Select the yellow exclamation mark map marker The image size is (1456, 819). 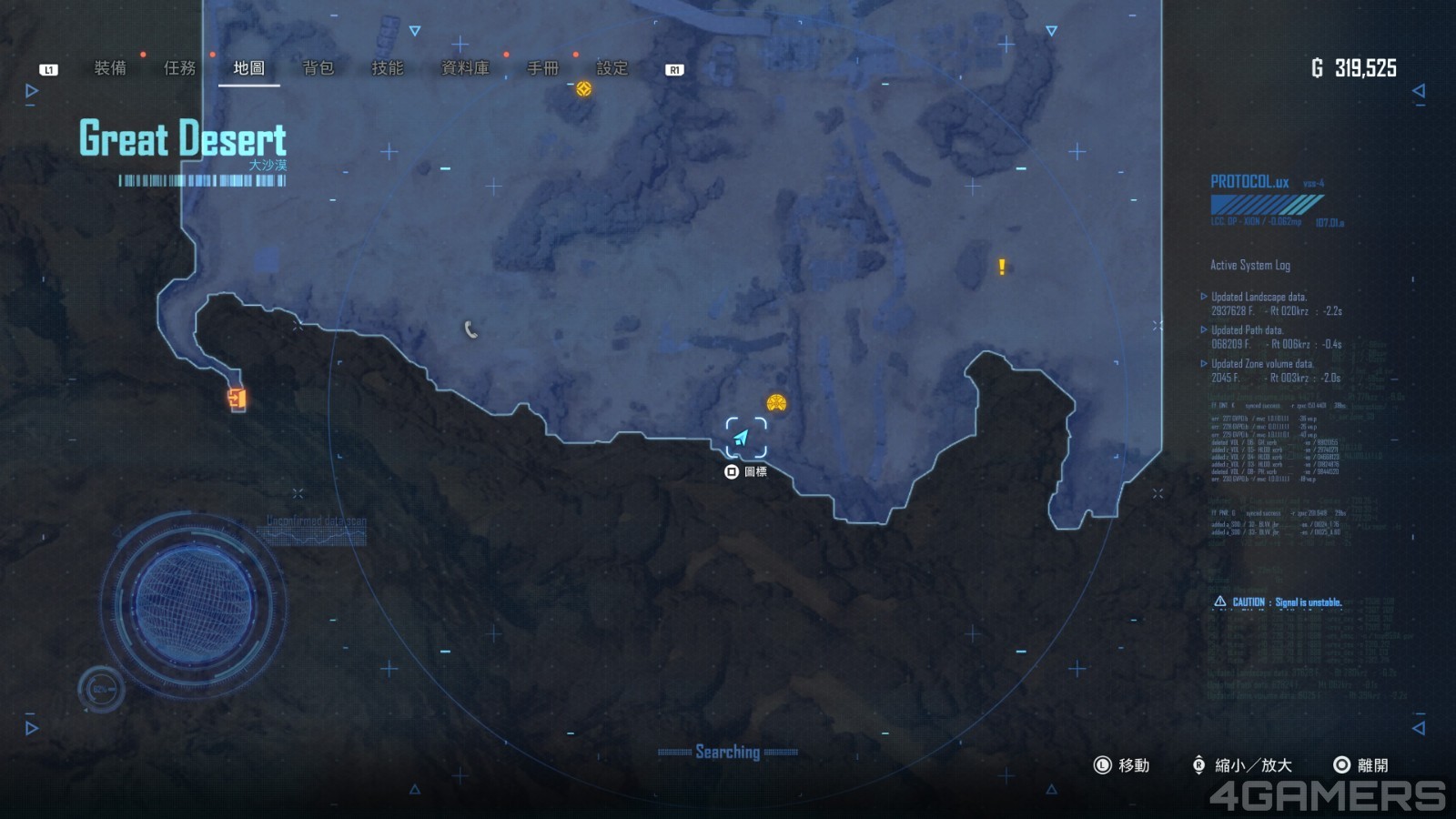1002,267
